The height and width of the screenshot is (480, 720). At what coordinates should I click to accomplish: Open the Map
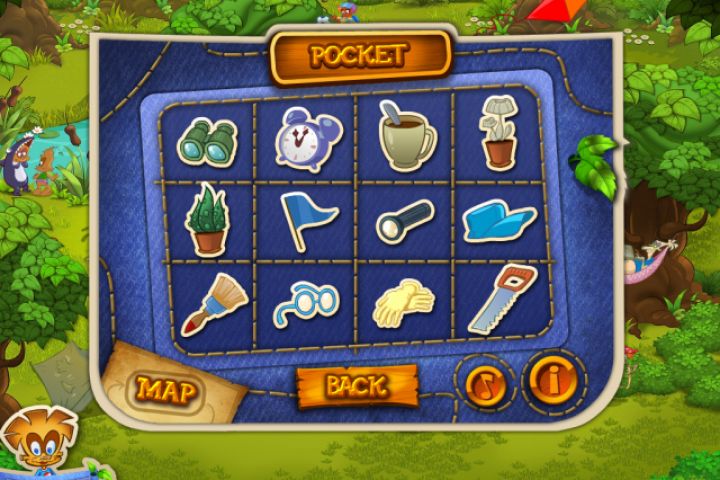pos(165,389)
